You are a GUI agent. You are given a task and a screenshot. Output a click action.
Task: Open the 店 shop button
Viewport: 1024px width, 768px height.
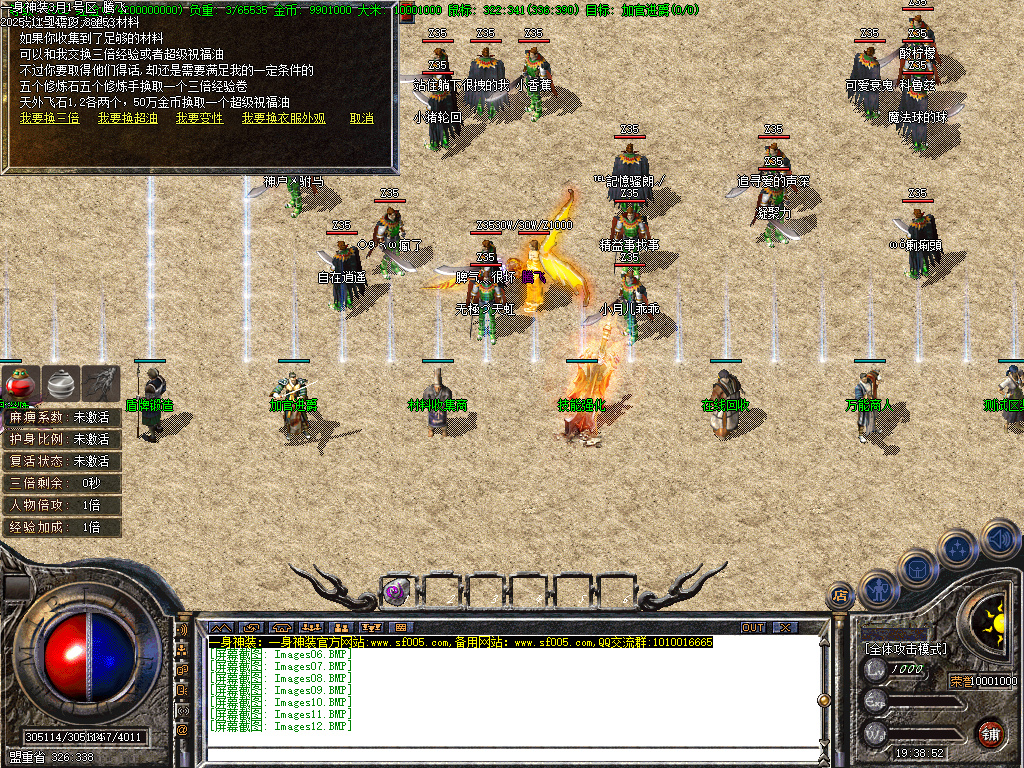(x=840, y=596)
